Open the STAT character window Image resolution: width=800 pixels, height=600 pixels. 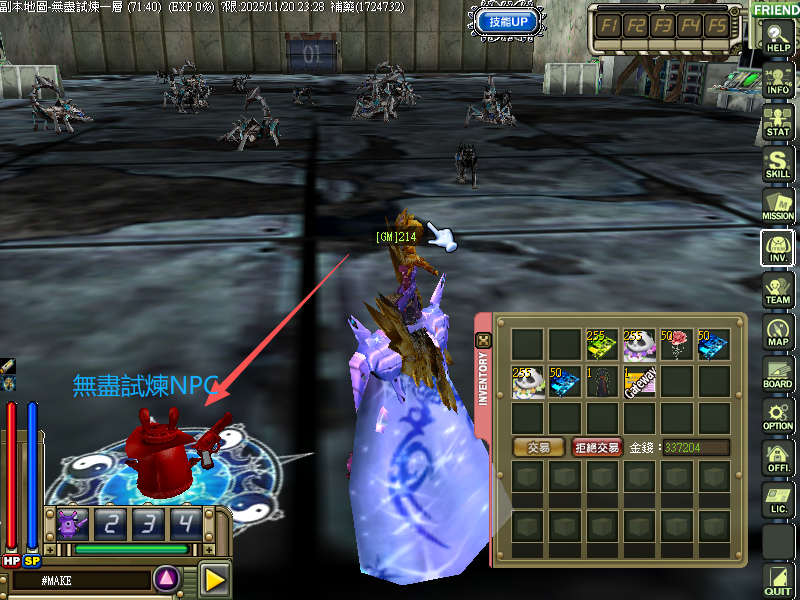click(x=778, y=120)
